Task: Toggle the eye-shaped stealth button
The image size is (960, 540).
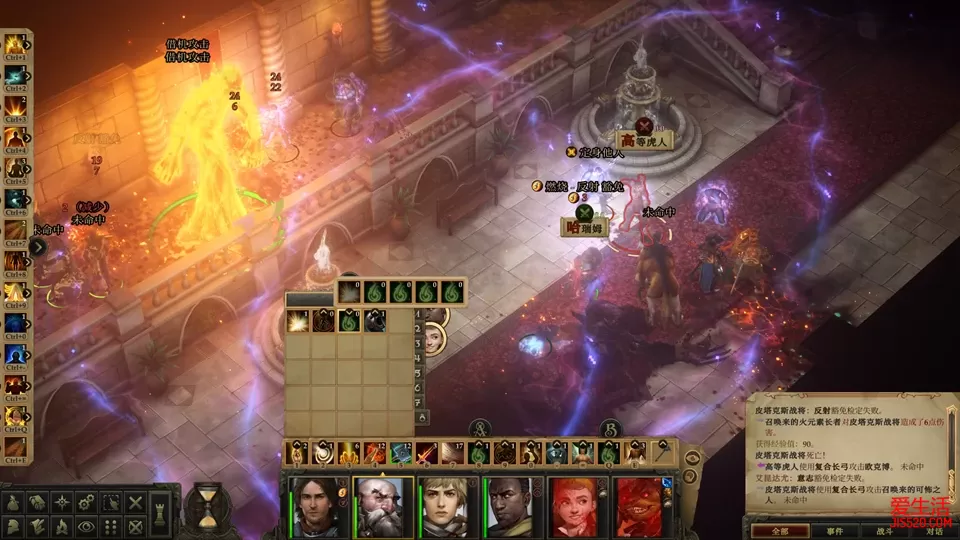Action: pos(85,526)
